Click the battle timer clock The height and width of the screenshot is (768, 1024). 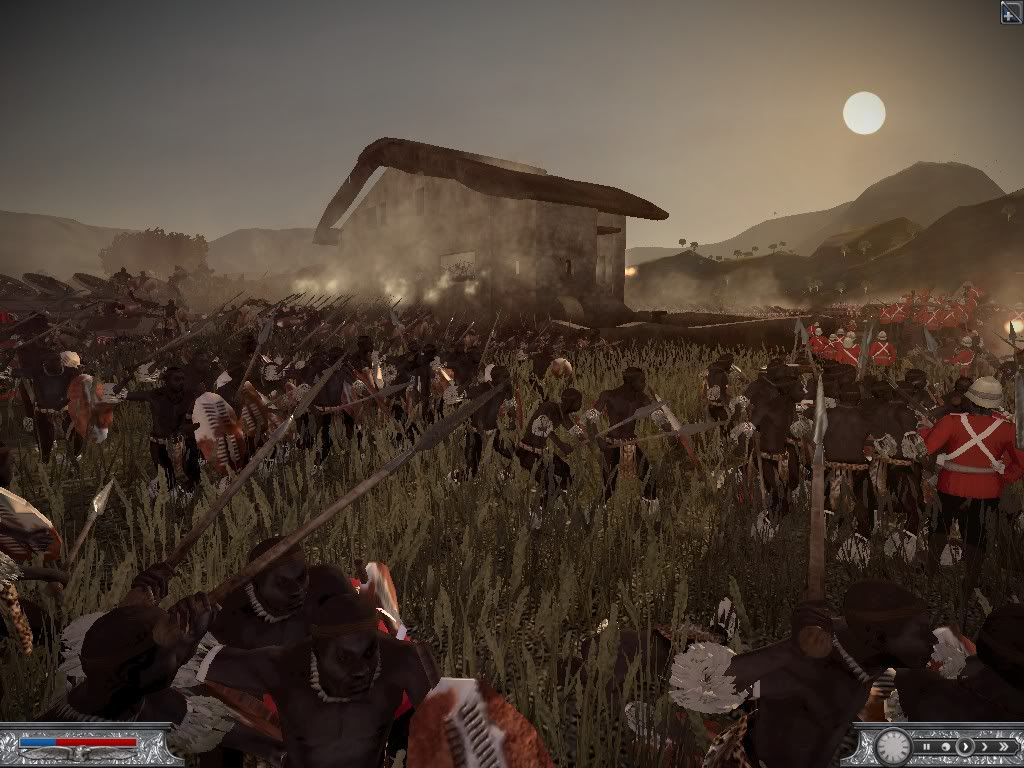click(x=892, y=747)
